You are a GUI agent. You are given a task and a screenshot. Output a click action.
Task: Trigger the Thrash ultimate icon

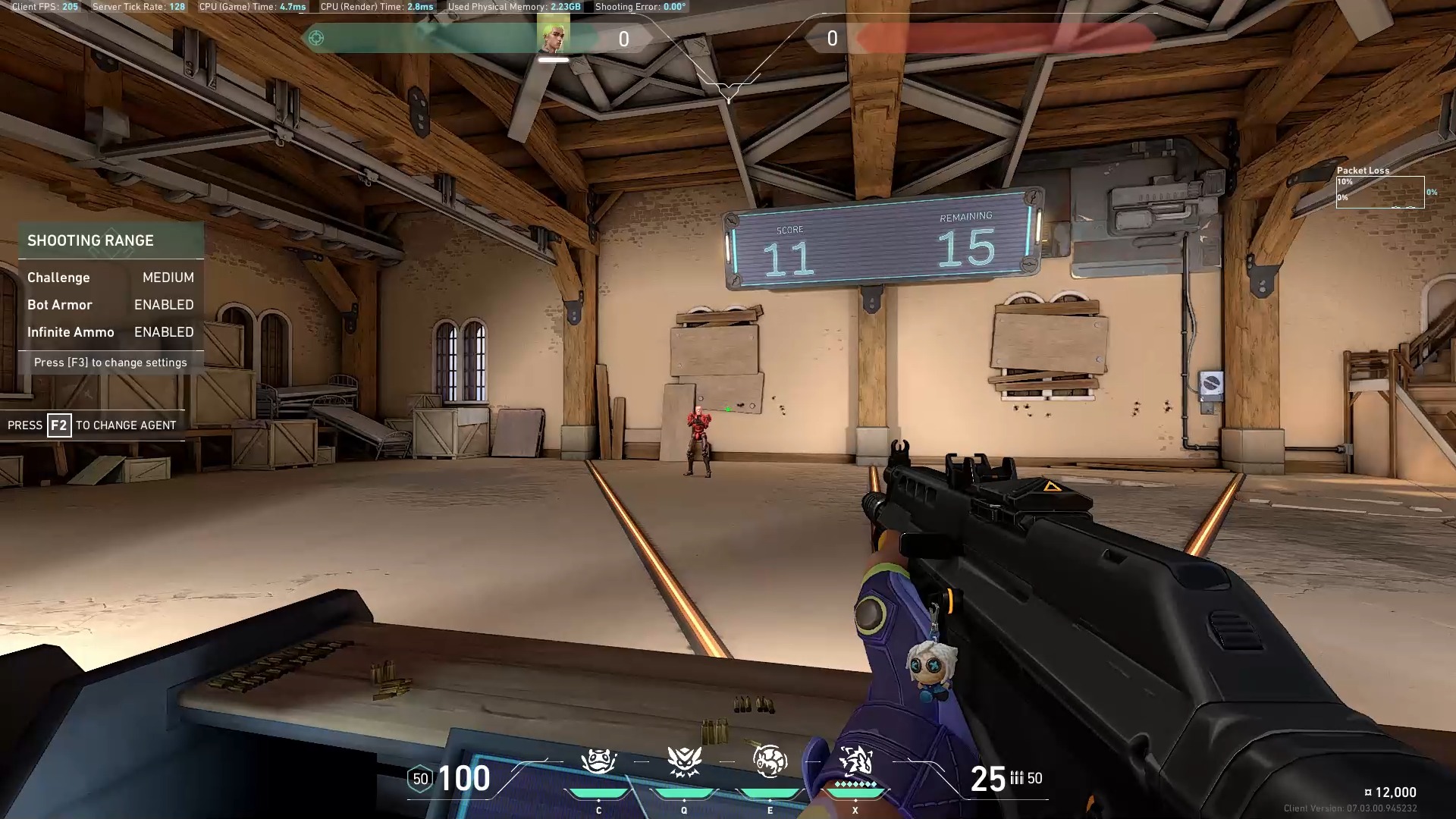tap(855, 761)
